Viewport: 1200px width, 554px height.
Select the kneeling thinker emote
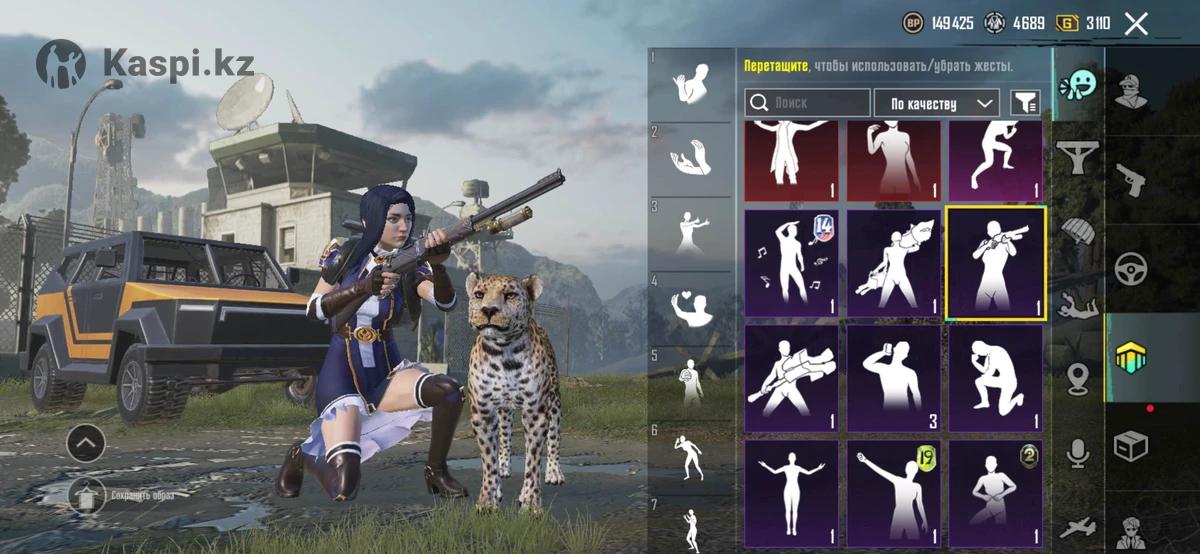point(995,378)
